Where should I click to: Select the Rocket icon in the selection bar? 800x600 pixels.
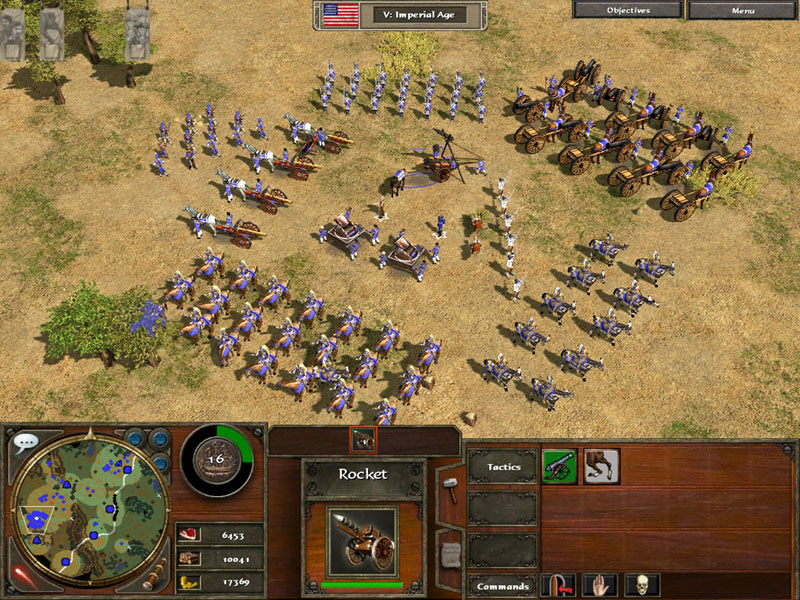[x=362, y=440]
